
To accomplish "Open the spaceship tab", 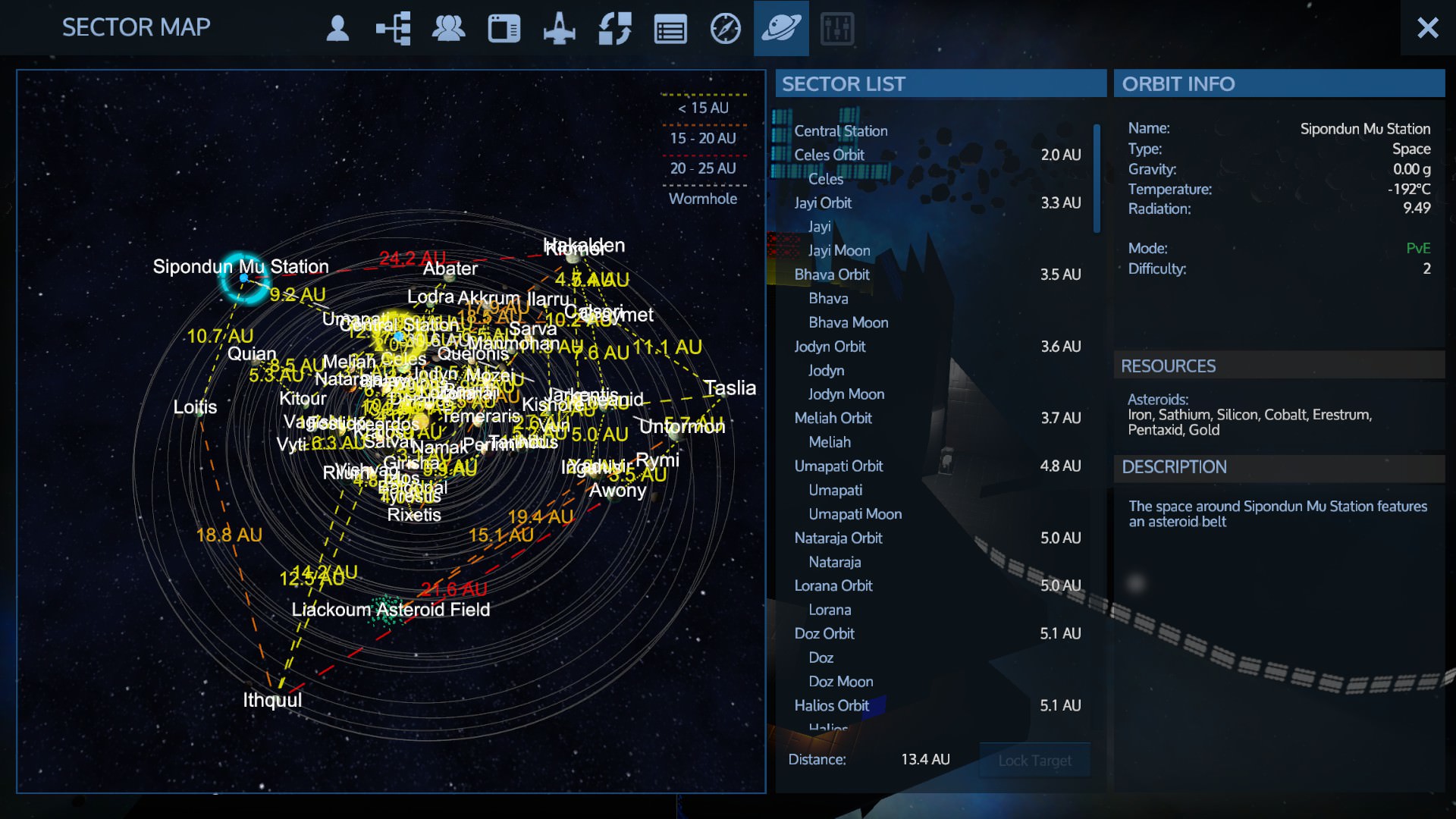I will coord(560,29).
